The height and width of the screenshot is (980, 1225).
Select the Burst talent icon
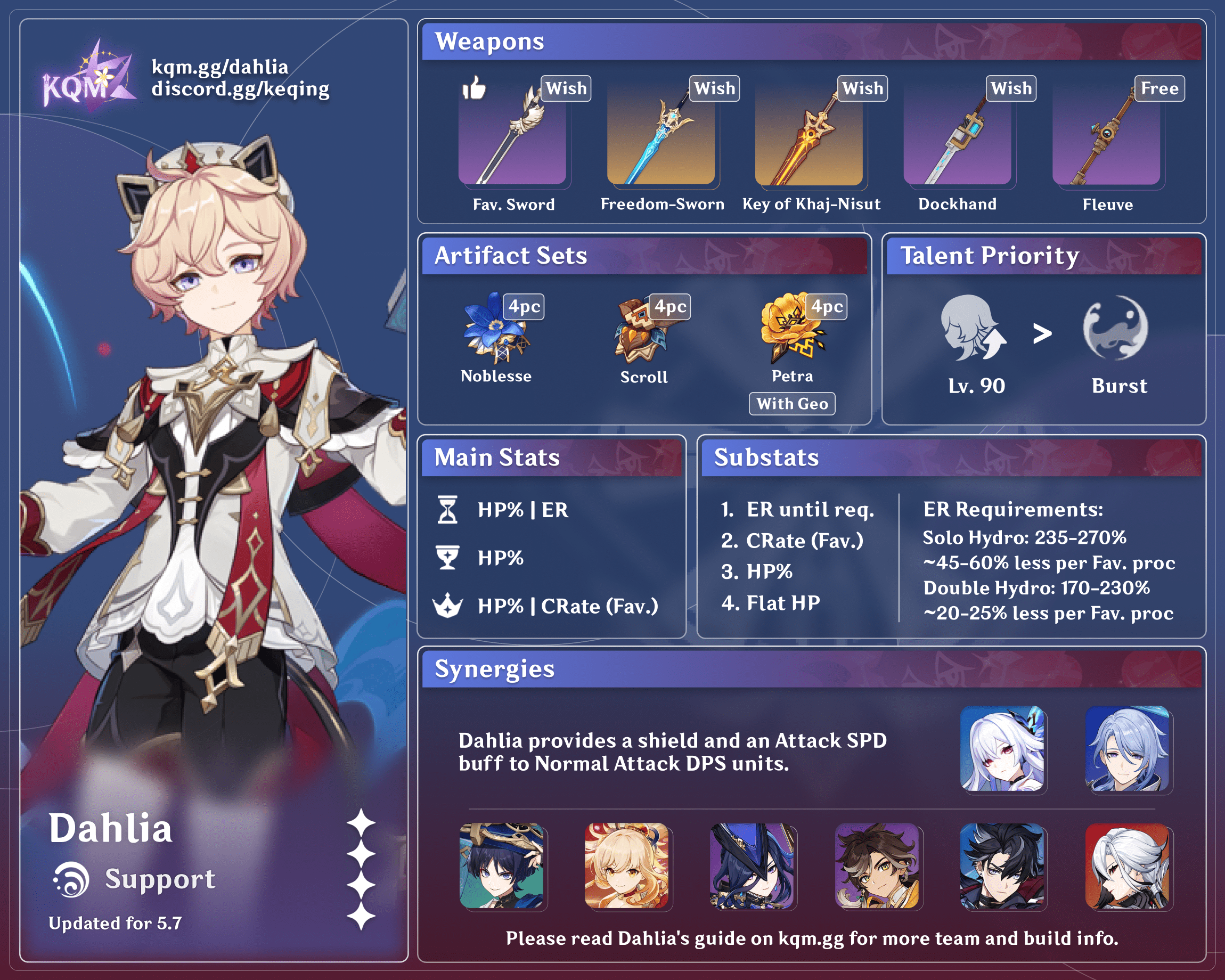pos(1115,329)
